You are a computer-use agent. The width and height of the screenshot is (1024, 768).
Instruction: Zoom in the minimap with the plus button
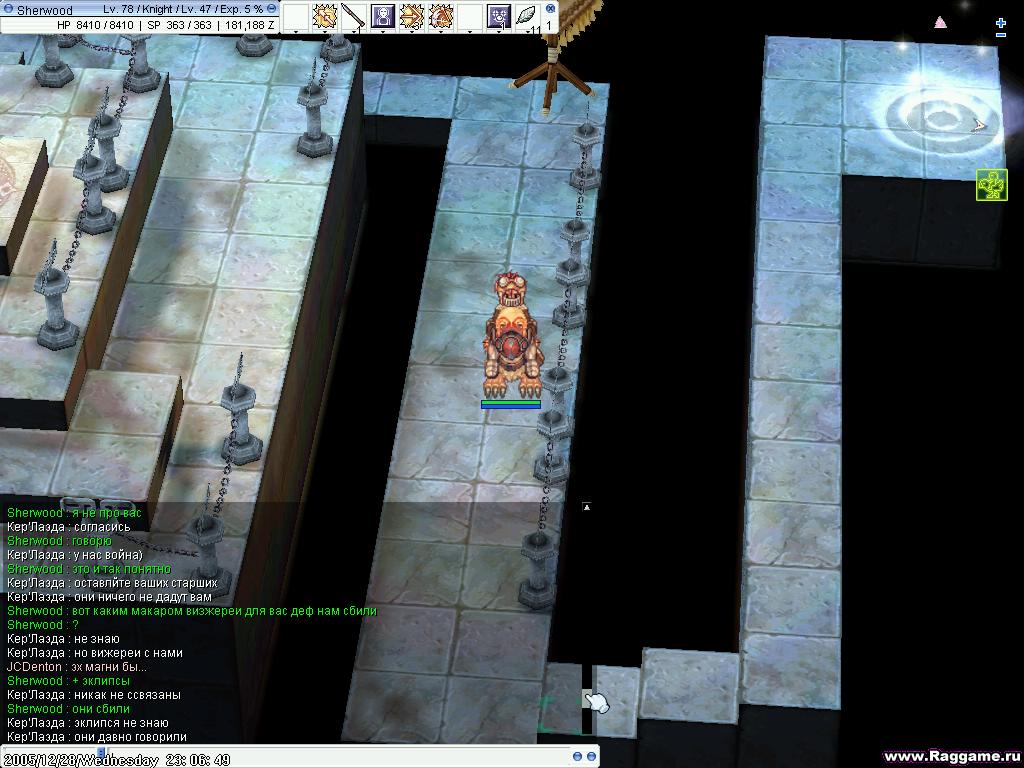point(1001,22)
